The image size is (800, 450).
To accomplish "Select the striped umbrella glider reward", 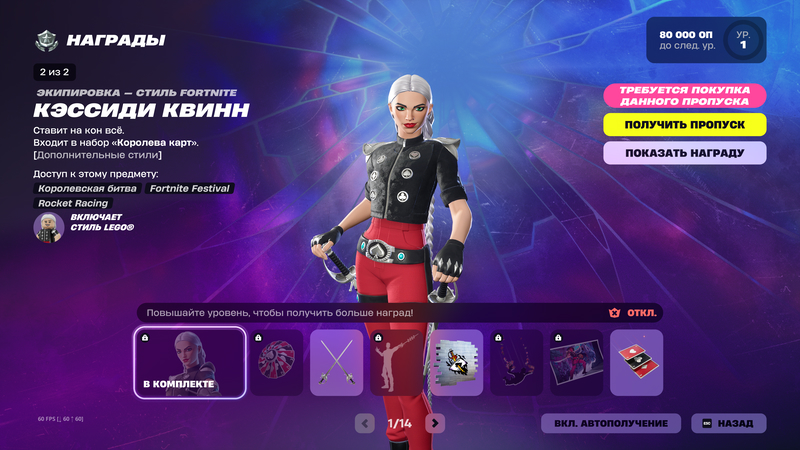I will [276, 362].
